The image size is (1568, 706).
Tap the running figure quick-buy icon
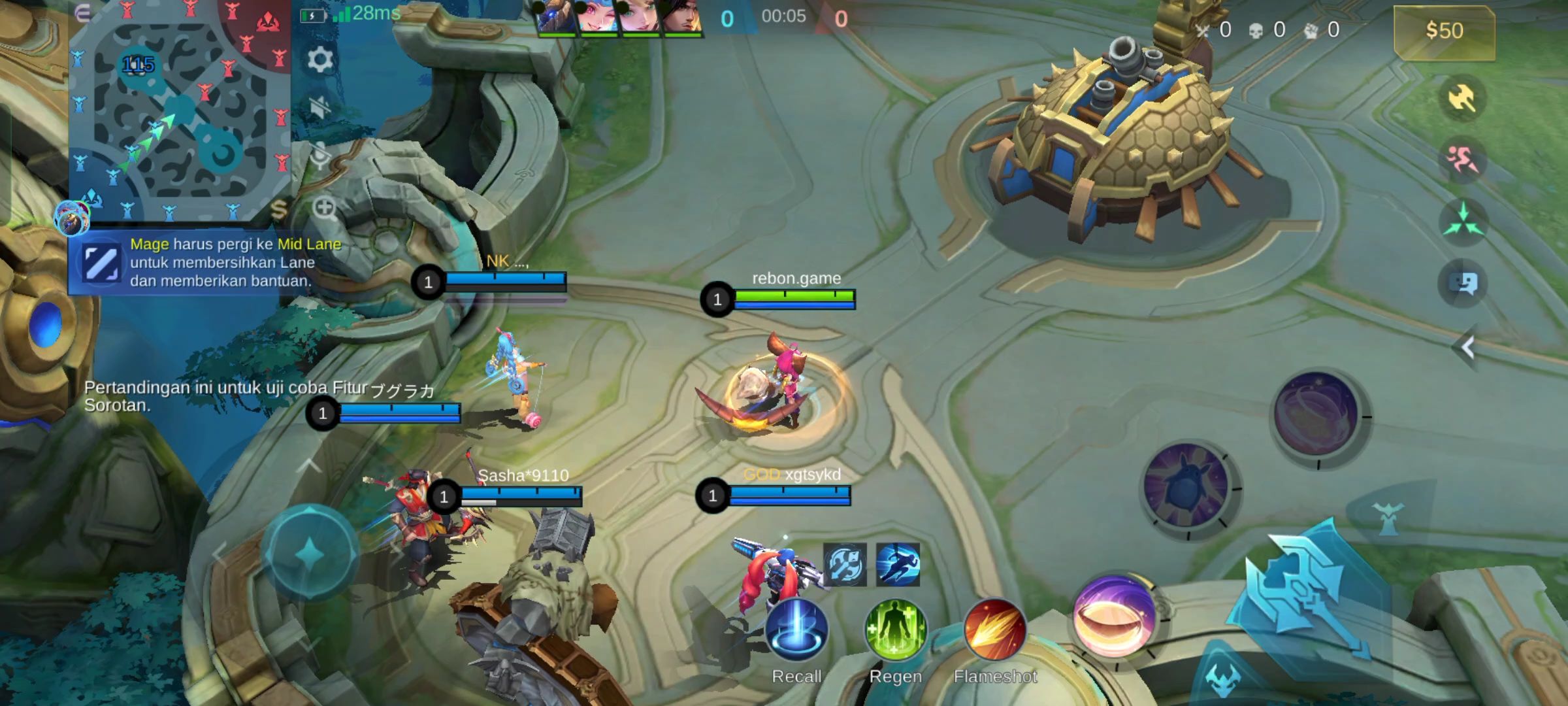tap(898, 565)
